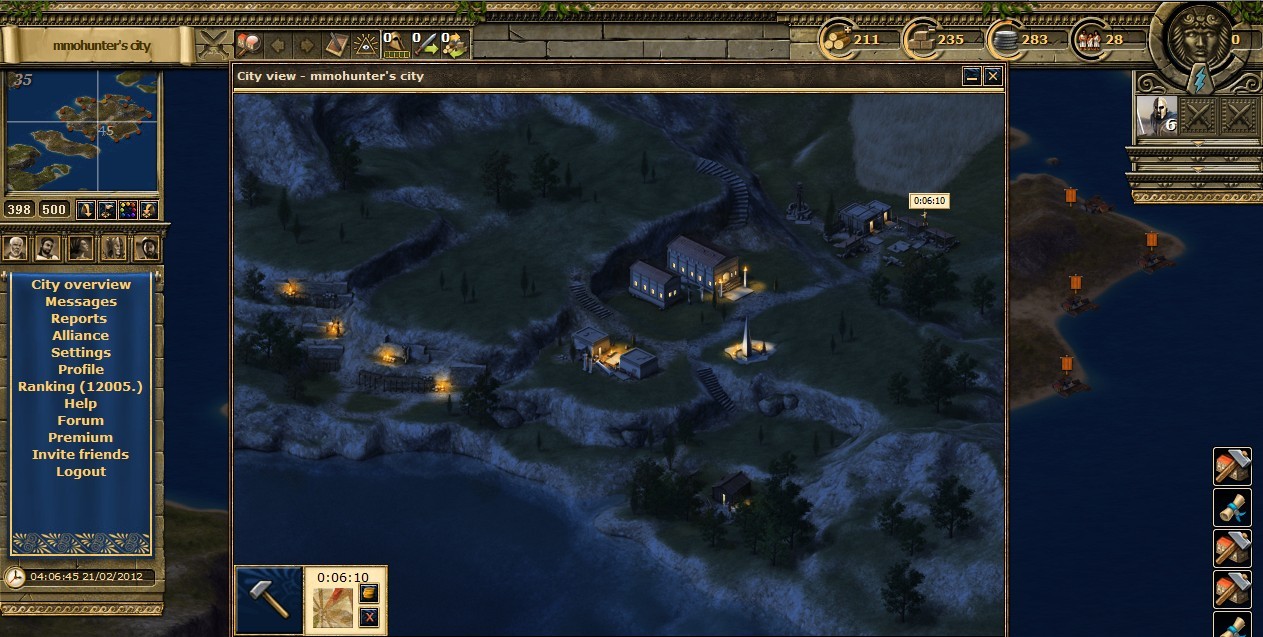Open Settings from the side menu
Image resolution: width=1263 pixels, height=637 pixels.
click(81, 352)
